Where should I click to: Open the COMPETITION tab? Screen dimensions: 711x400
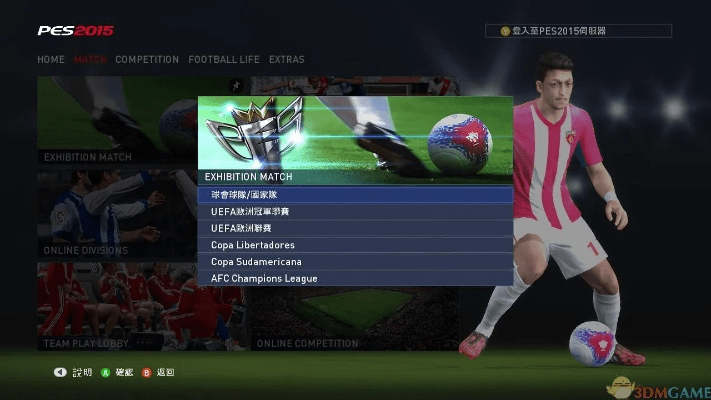pos(147,60)
